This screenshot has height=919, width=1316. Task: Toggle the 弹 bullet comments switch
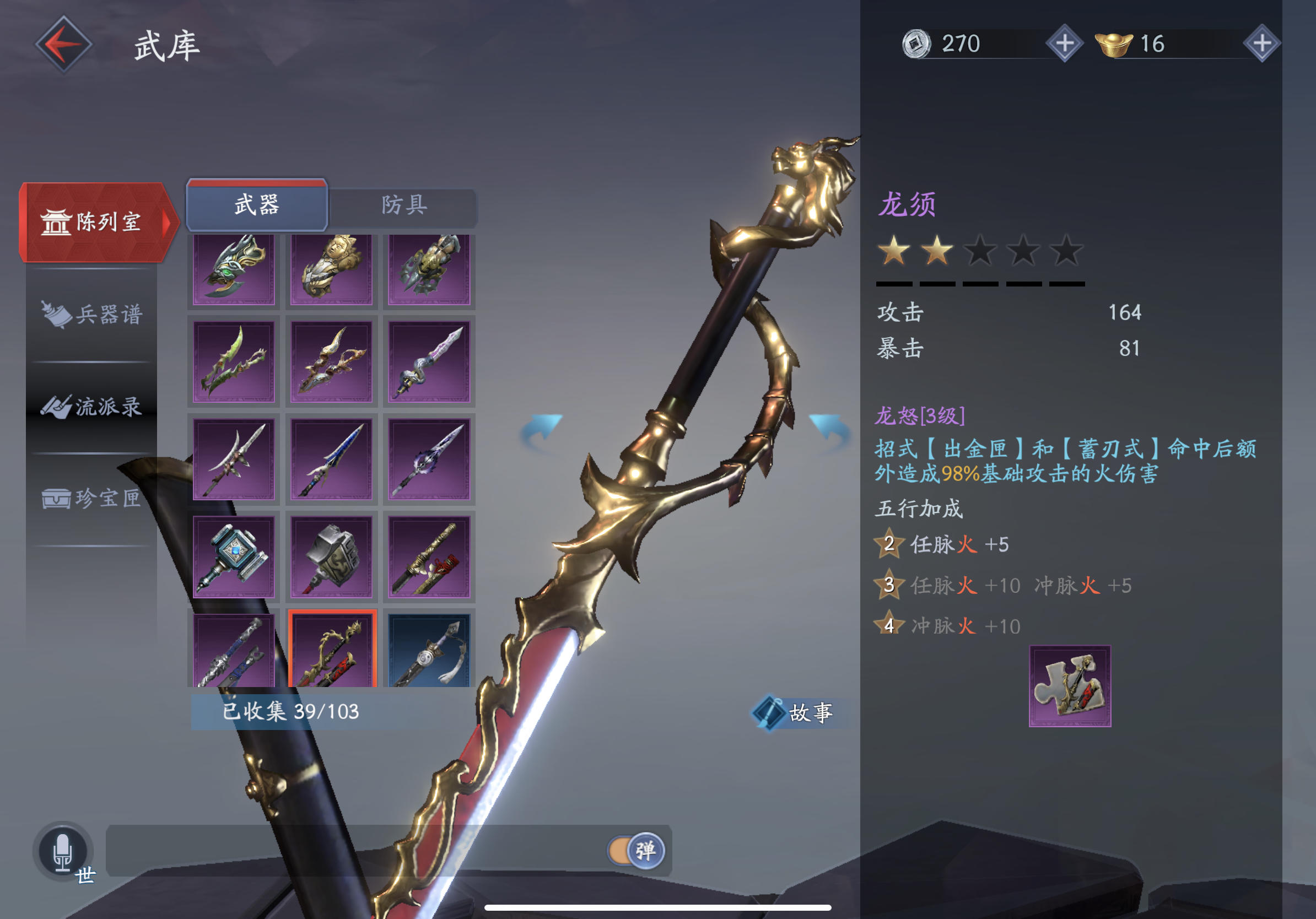(x=636, y=850)
